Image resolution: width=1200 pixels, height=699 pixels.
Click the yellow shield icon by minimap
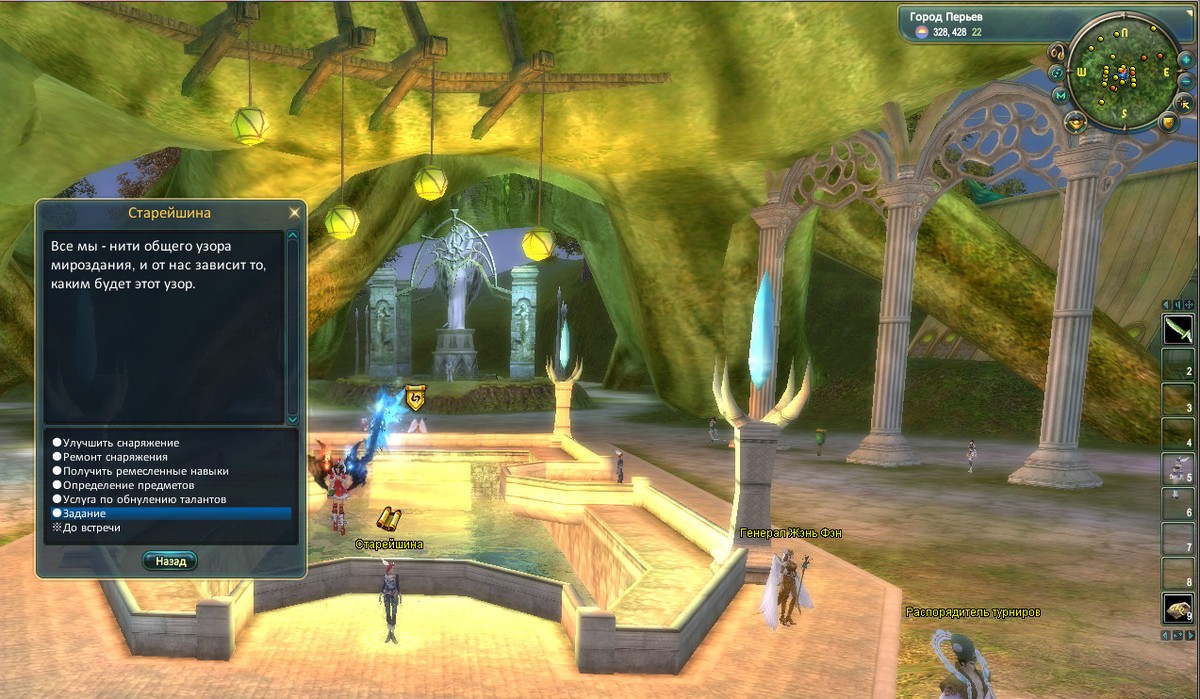coord(1167,122)
